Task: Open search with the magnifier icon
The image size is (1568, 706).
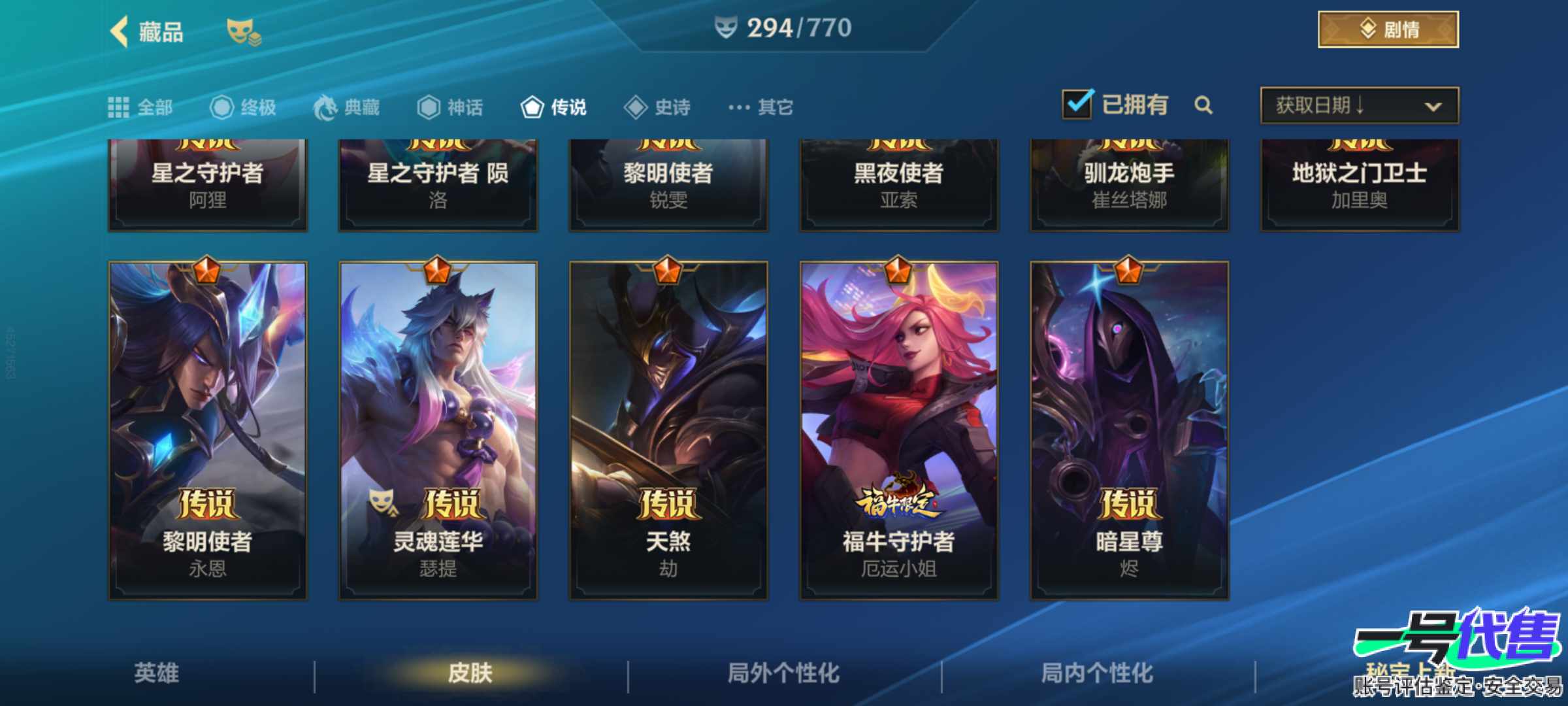Action: 1204,106
